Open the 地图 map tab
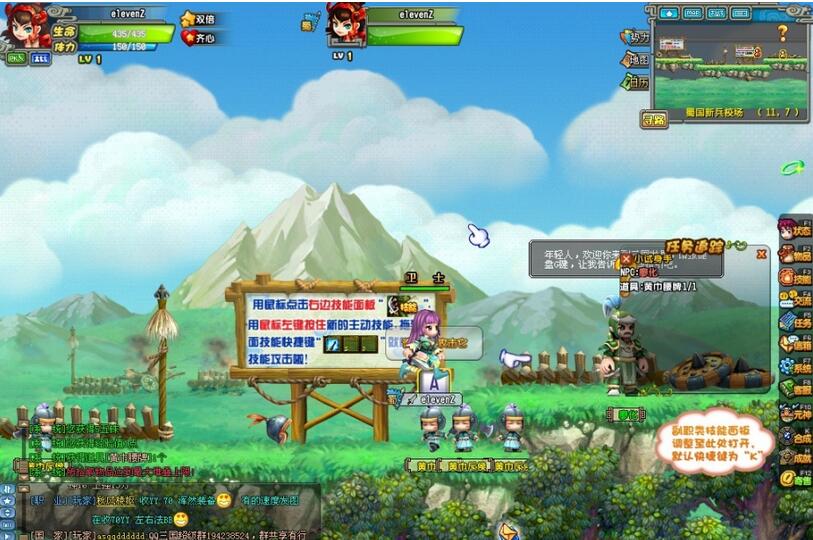The width and height of the screenshot is (813, 540). pos(634,60)
